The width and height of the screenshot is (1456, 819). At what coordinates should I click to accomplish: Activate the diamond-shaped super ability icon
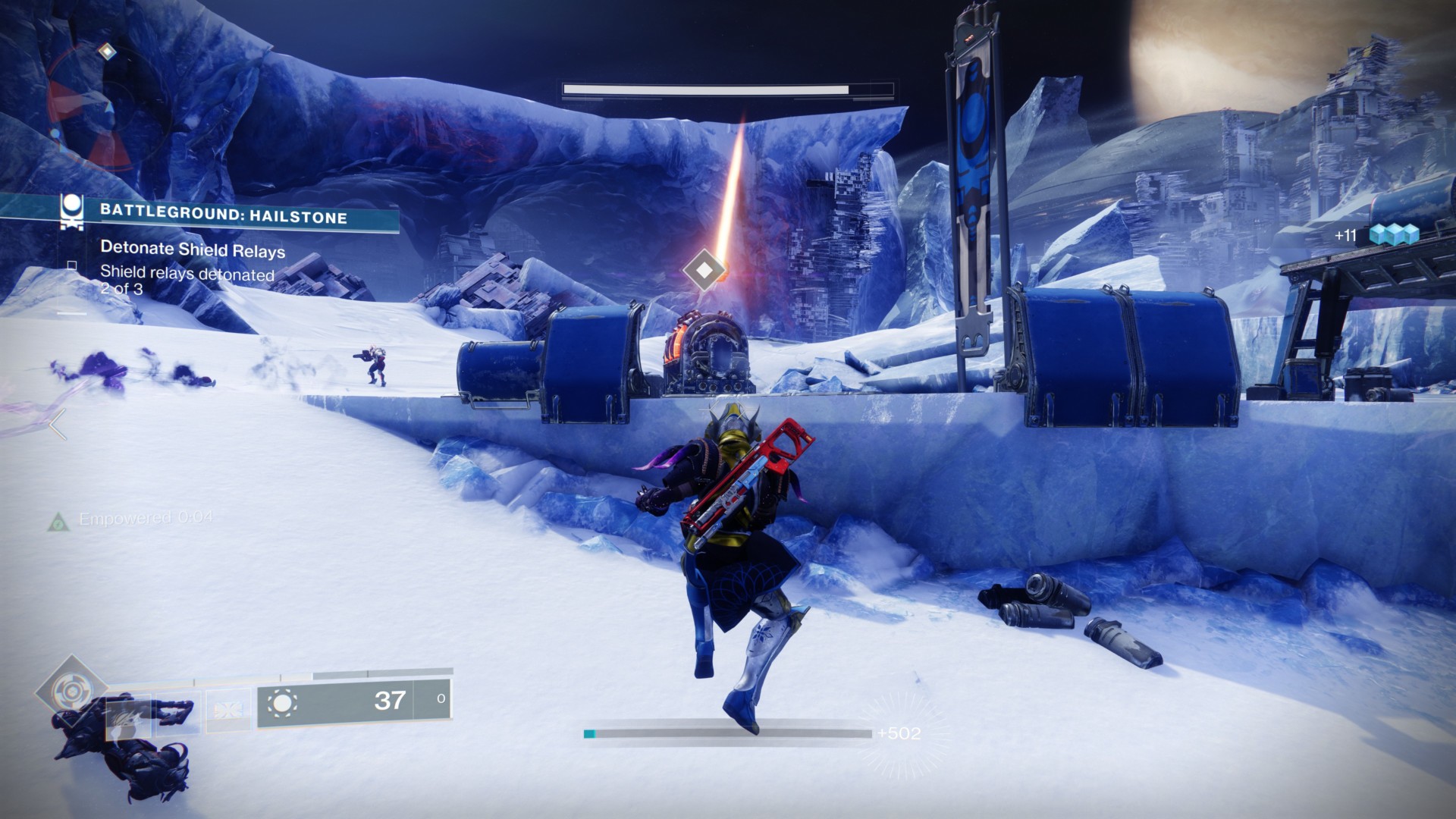click(71, 691)
